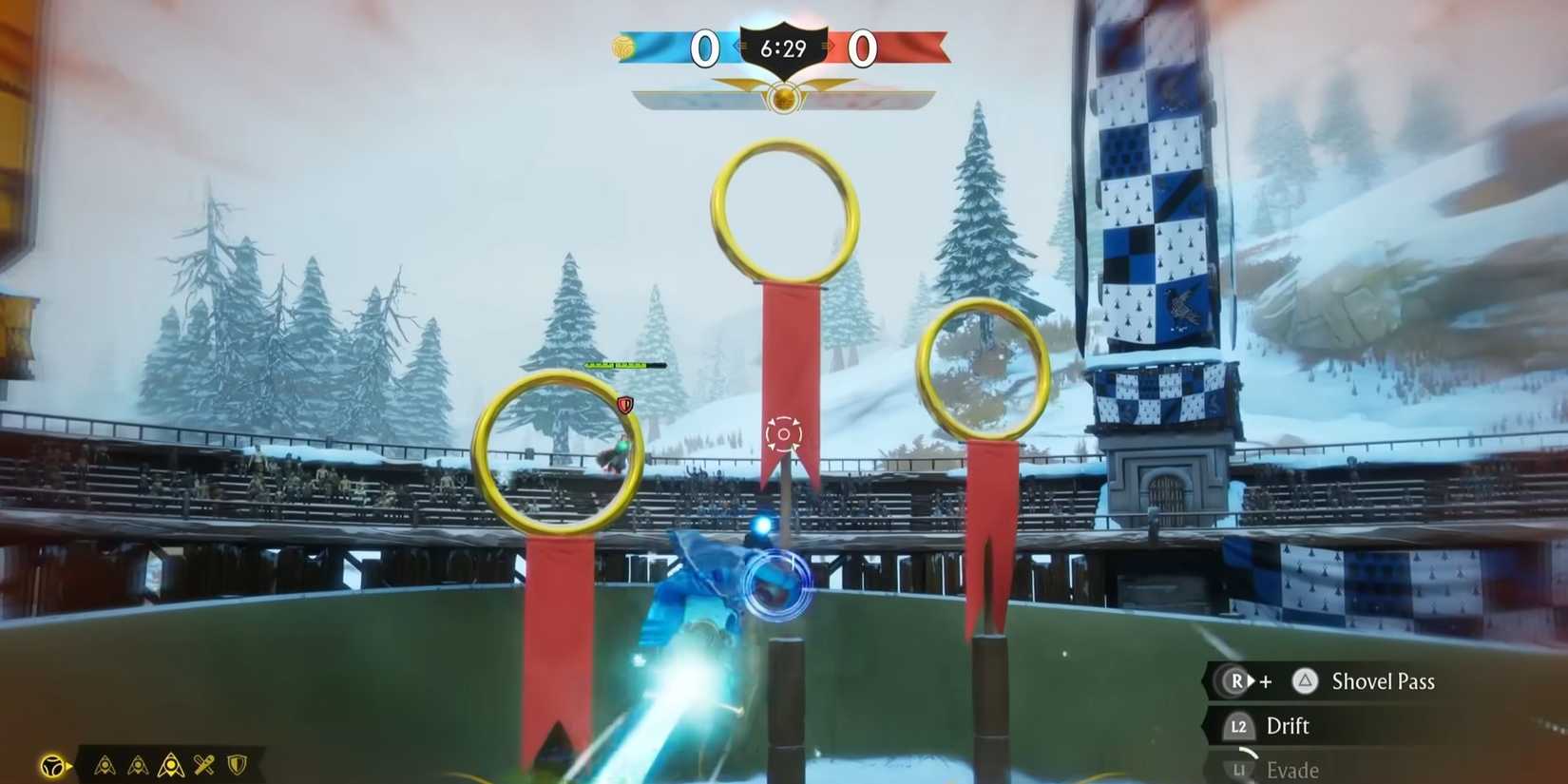Toggle the second Chaser role icon
1568x784 pixels.
(x=138, y=765)
